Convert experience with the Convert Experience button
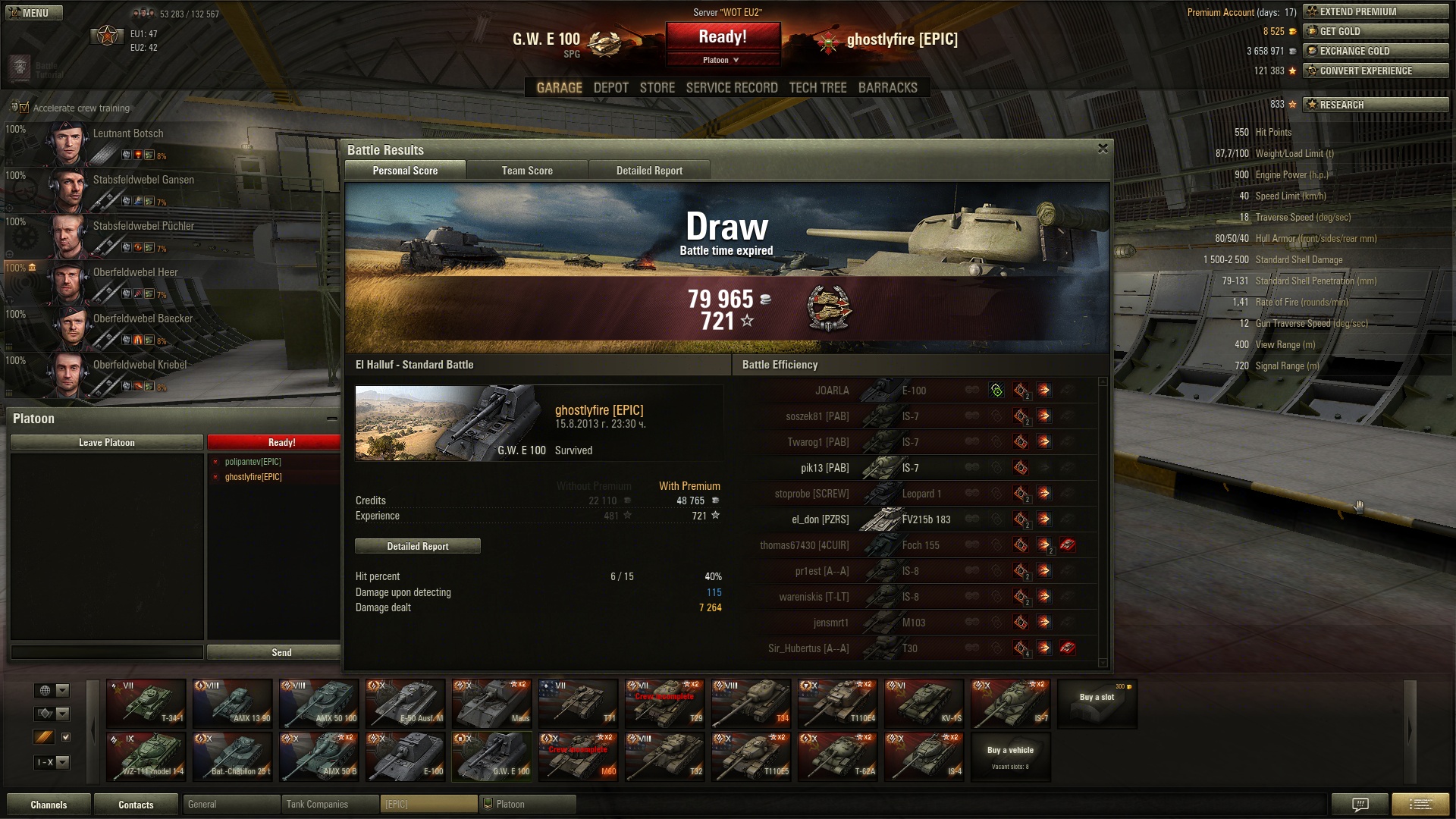Image resolution: width=1456 pixels, height=819 pixels. (x=1375, y=71)
